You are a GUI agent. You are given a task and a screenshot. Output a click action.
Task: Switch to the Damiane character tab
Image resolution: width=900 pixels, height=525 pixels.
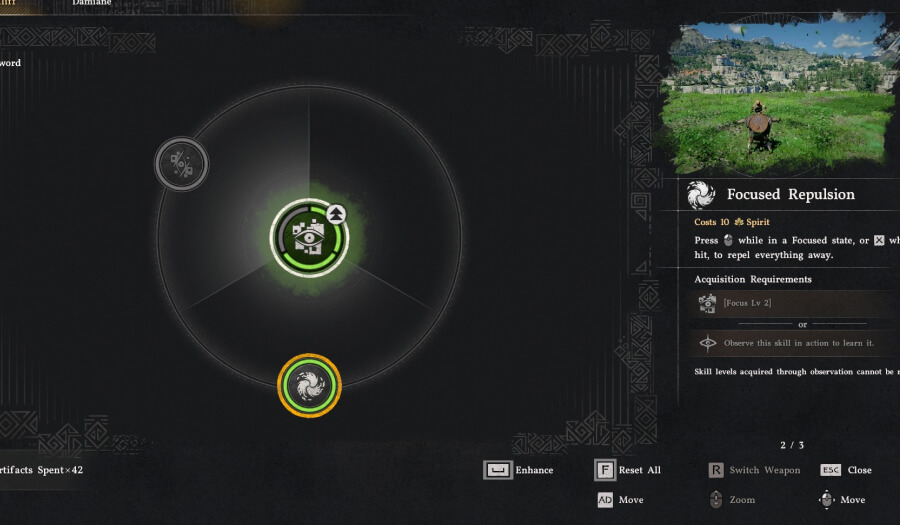92,4
